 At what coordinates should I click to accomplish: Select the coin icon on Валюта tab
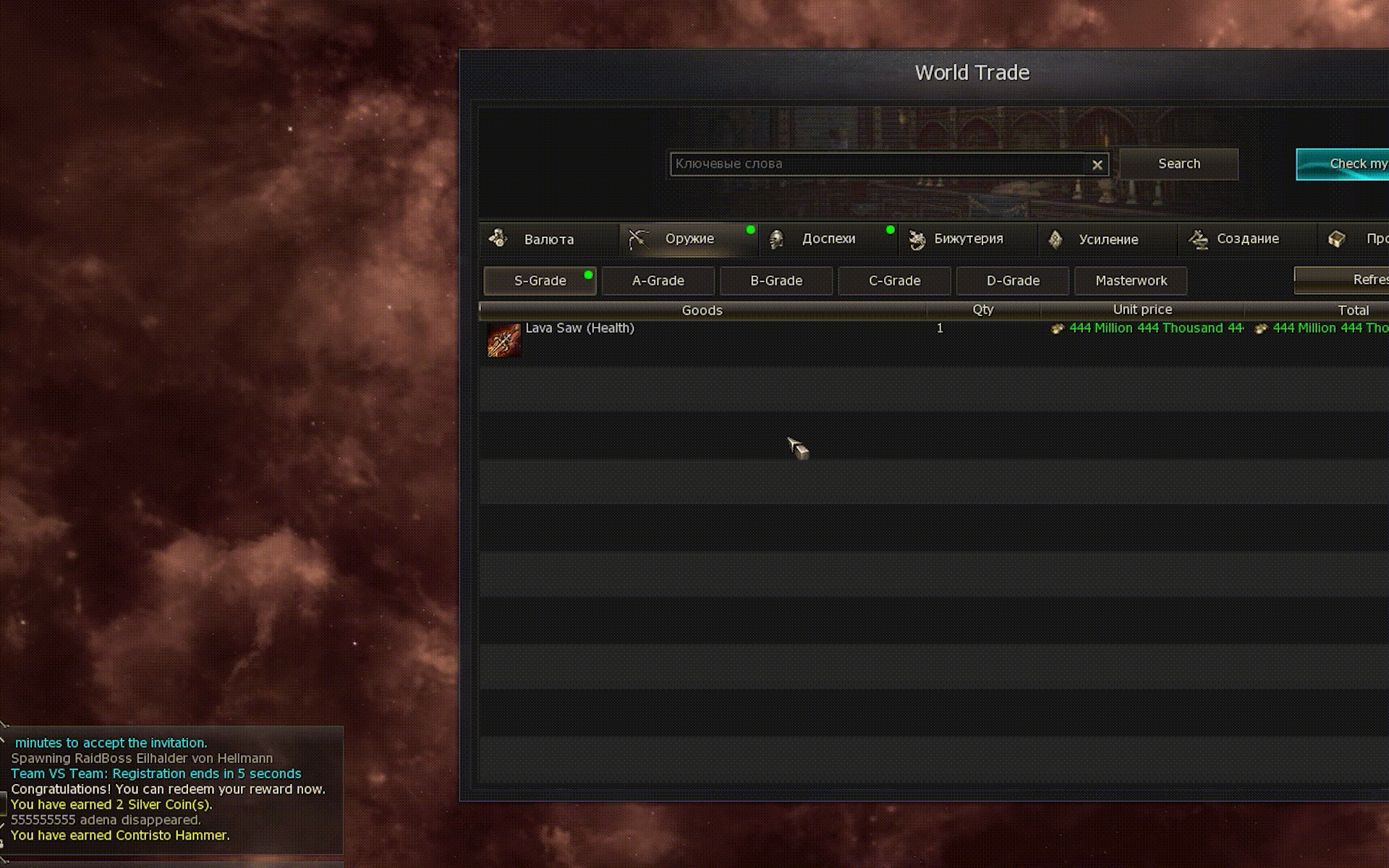498,239
